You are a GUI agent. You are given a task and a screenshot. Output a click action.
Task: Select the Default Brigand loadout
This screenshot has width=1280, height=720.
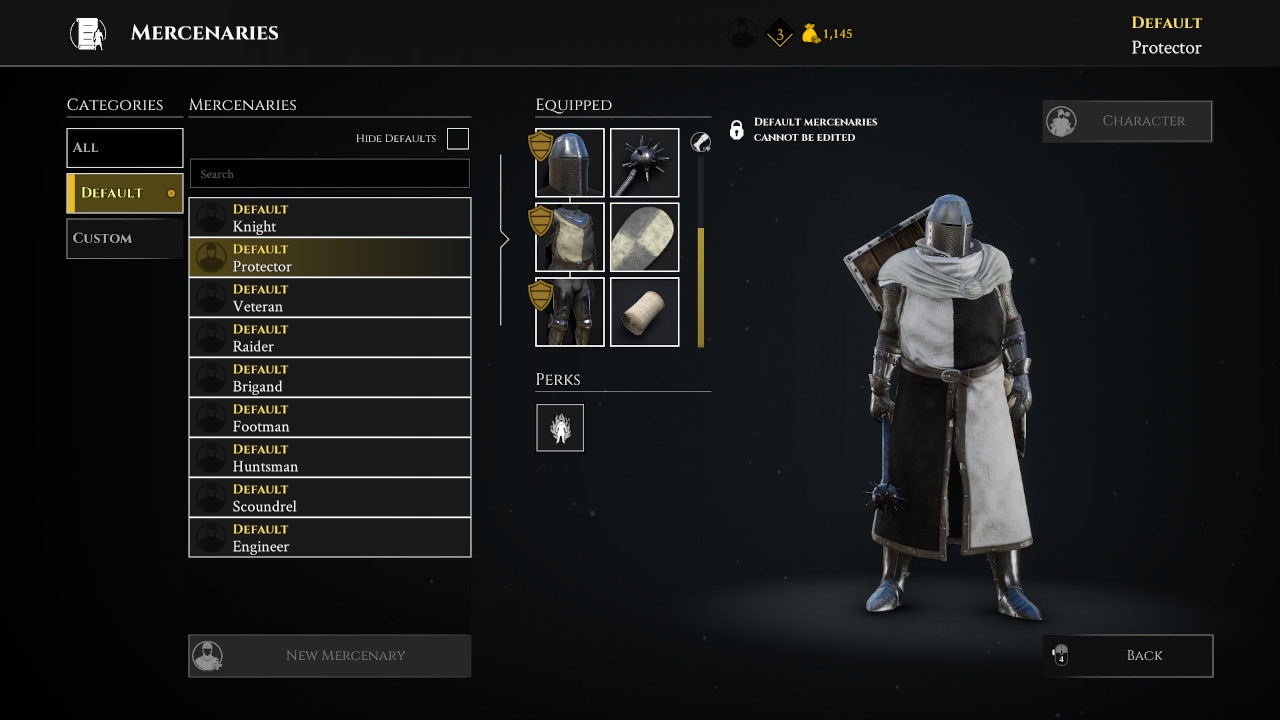(330, 378)
